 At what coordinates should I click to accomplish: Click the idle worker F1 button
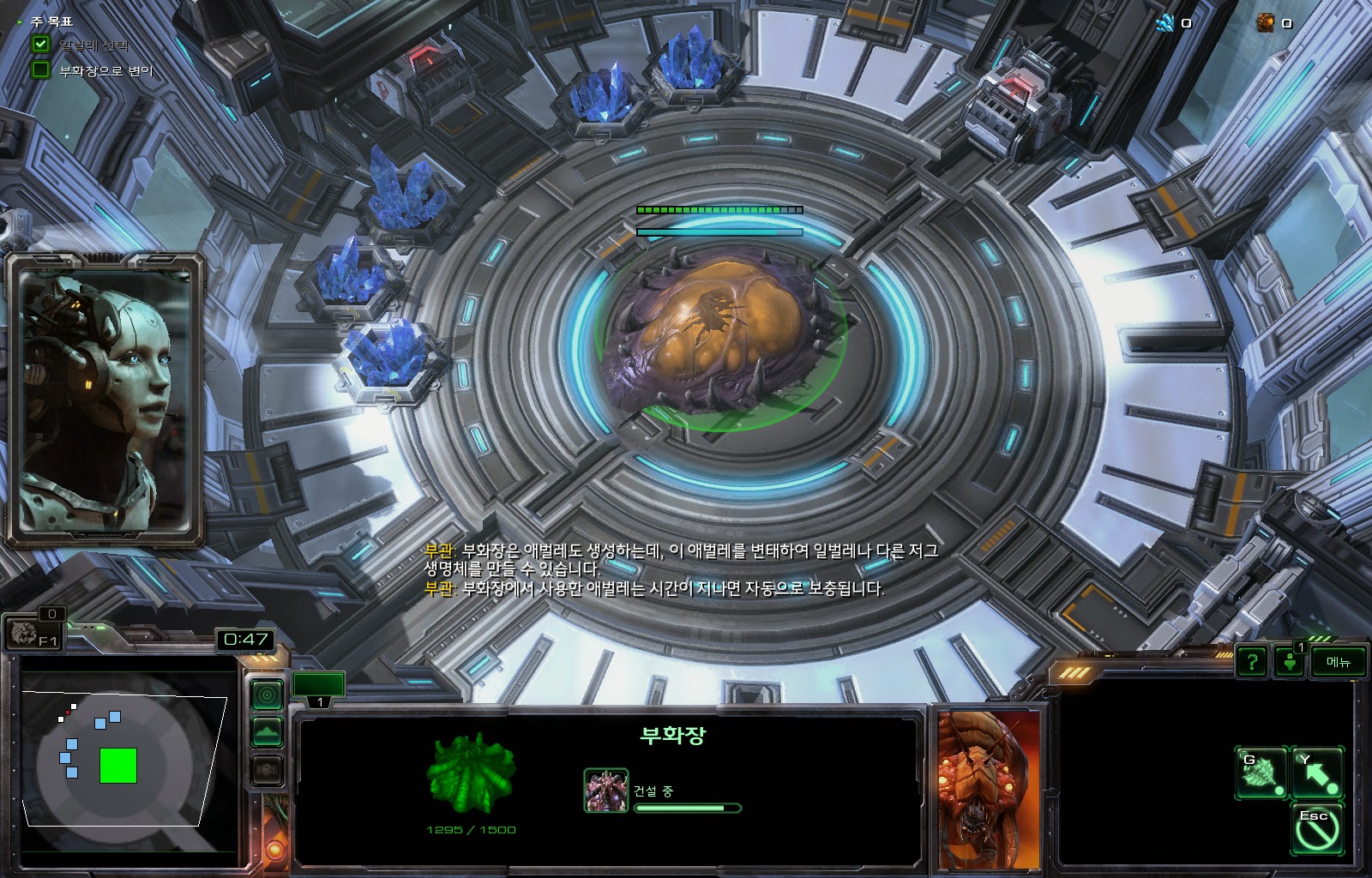coord(36,634)
